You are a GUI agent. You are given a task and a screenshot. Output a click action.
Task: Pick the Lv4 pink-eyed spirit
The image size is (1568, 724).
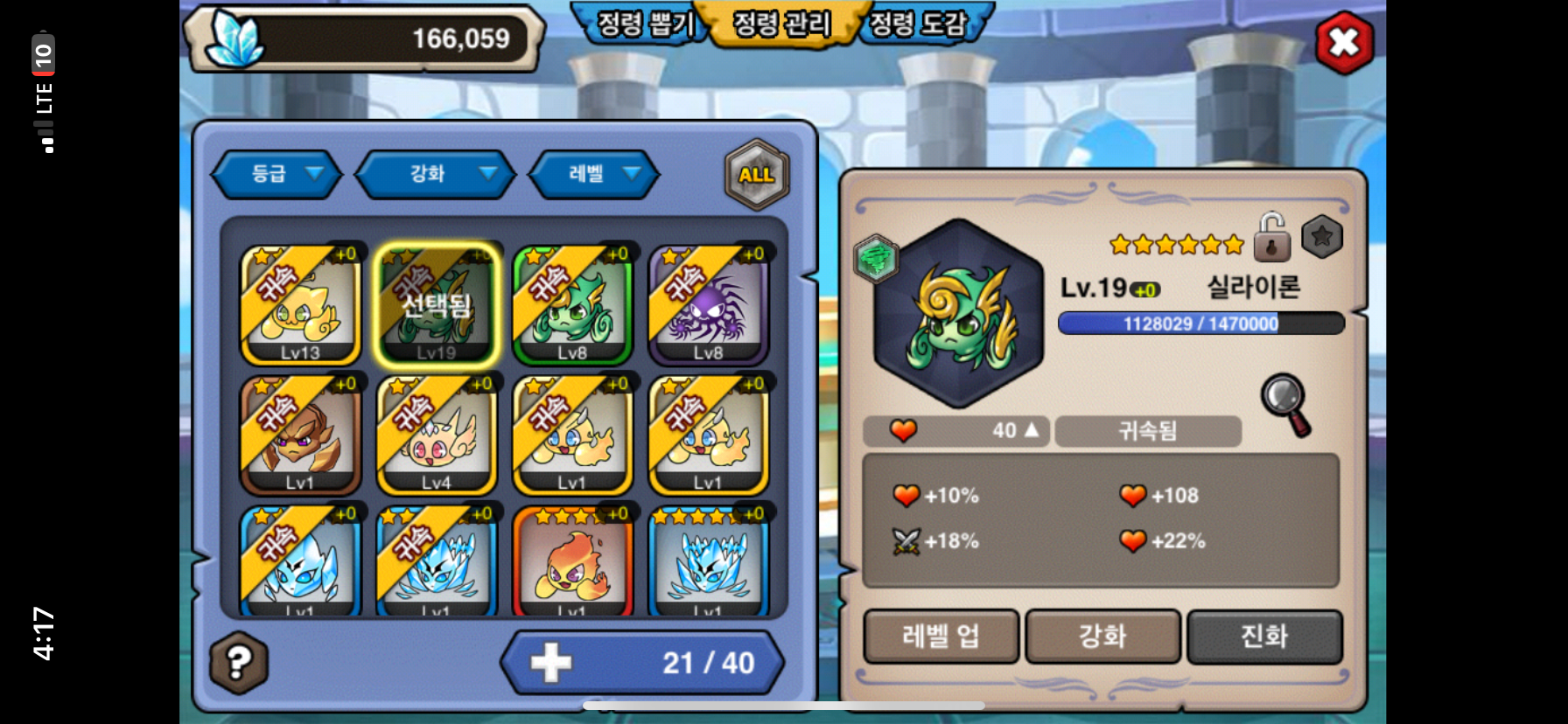click(x=436, y=435)
